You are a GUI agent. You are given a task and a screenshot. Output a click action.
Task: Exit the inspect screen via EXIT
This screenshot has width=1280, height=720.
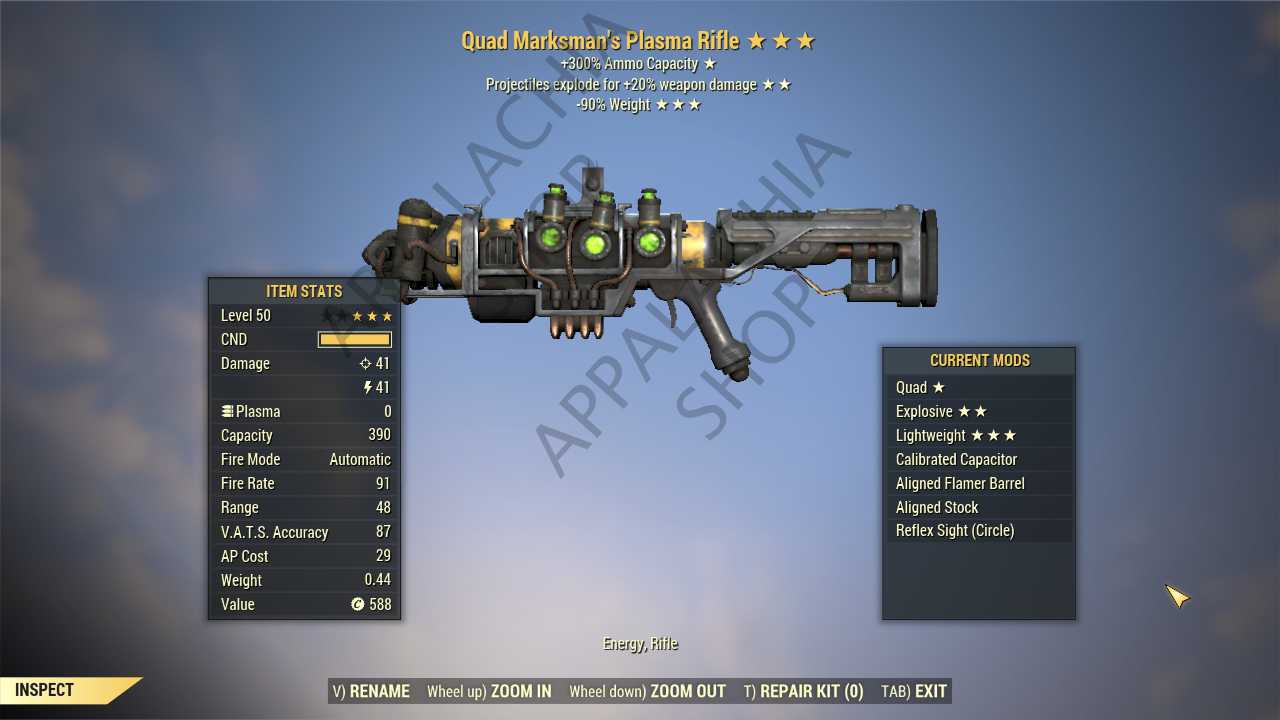pos(914,691)
